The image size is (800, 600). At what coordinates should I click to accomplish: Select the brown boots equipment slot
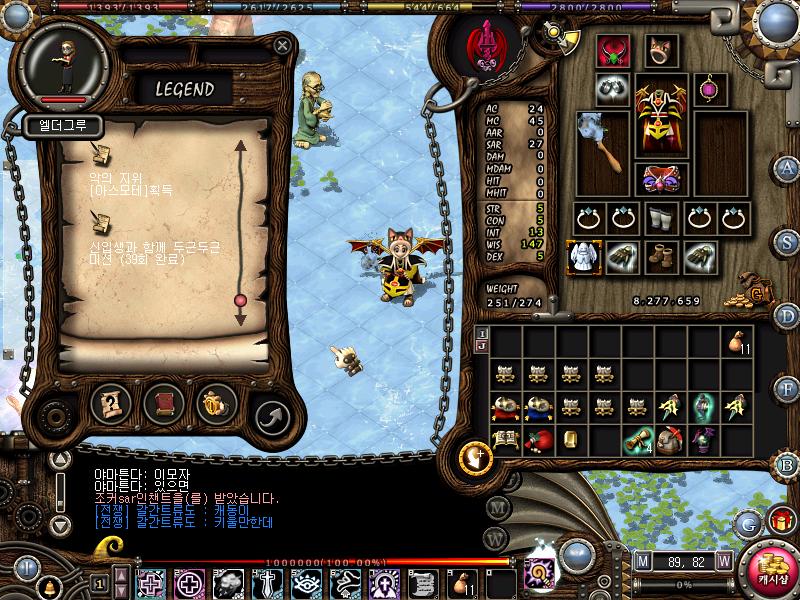(x=662, y=257)
